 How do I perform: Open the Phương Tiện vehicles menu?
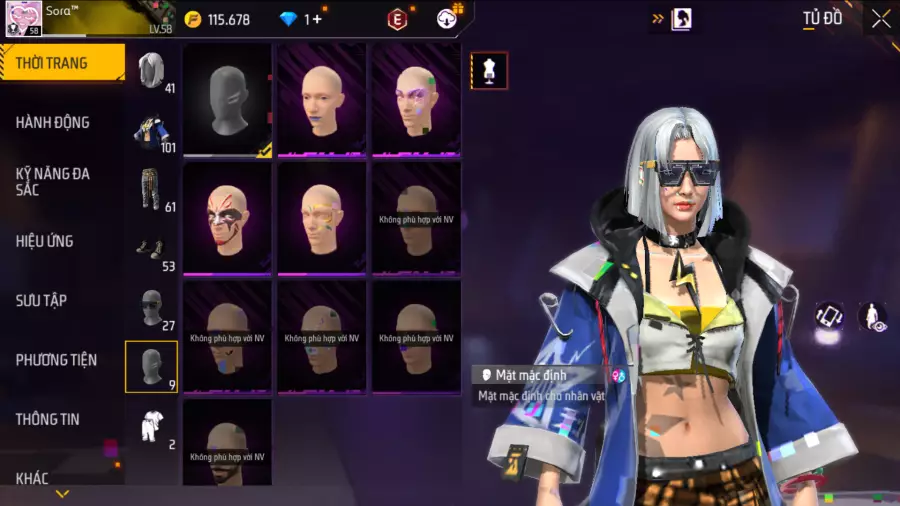56,360
